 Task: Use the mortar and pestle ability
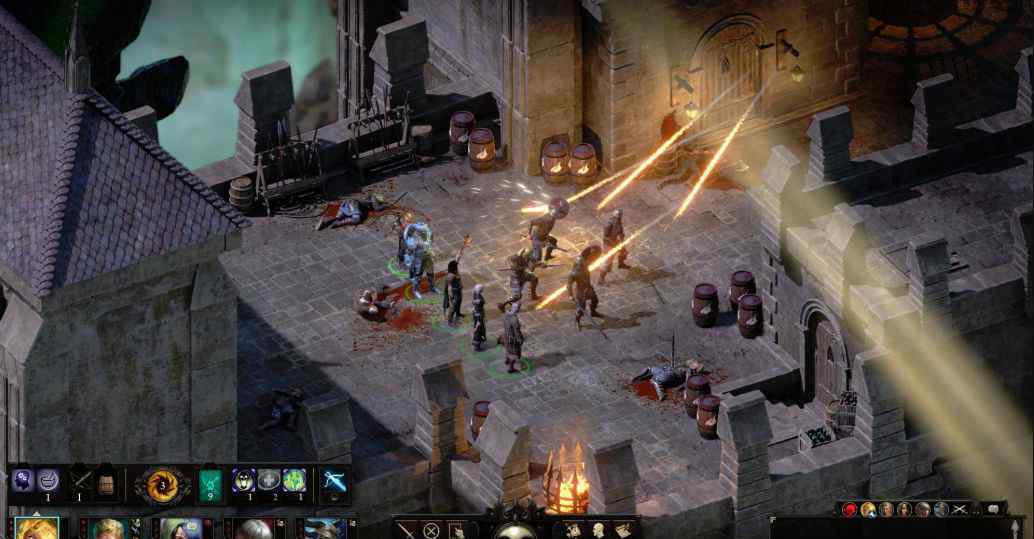click(x=47, y=481)
